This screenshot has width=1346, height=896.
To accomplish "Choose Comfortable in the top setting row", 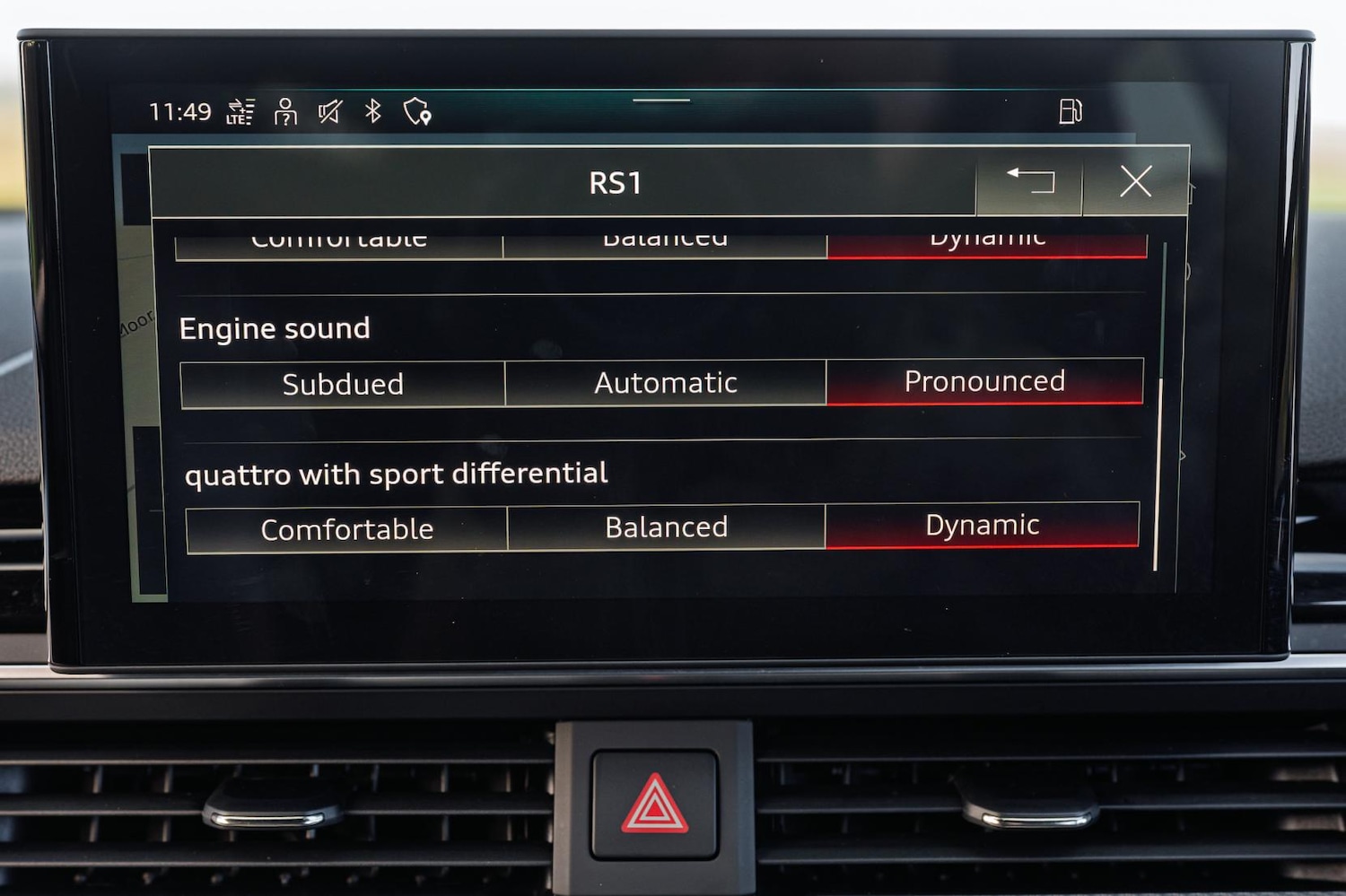I will (341, 239).
